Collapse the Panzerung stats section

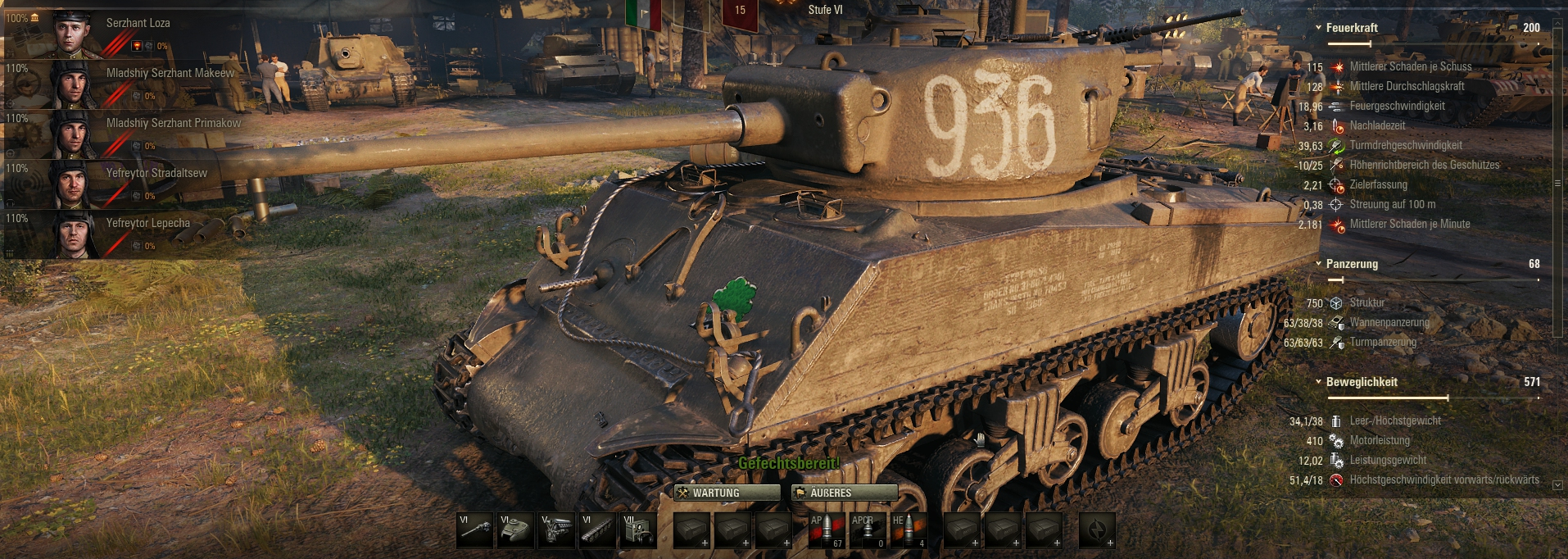point(1318,264)
